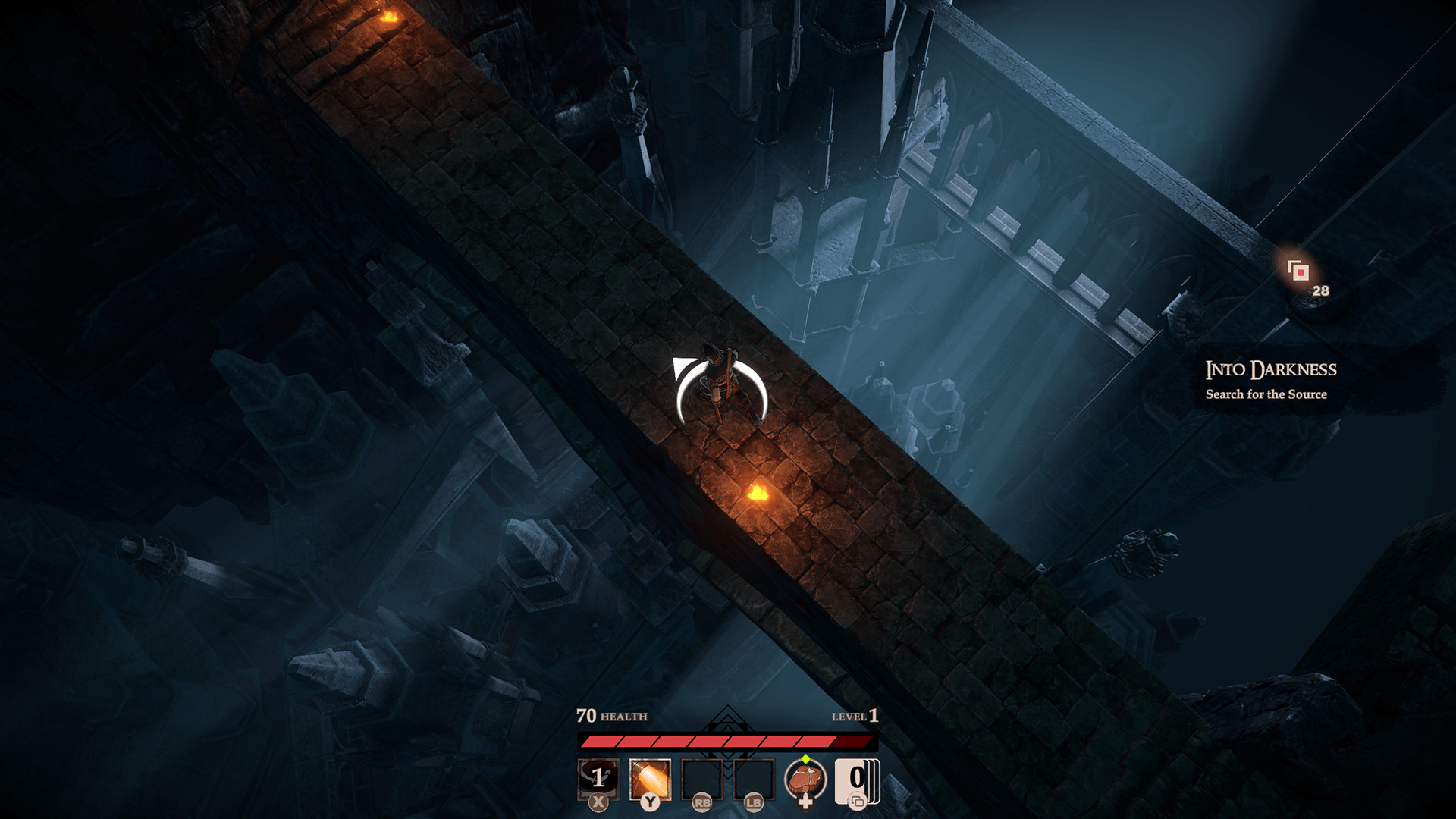Click the Level 1 indicator
The width and height of the screenshot is (1456, 819).
853,717
